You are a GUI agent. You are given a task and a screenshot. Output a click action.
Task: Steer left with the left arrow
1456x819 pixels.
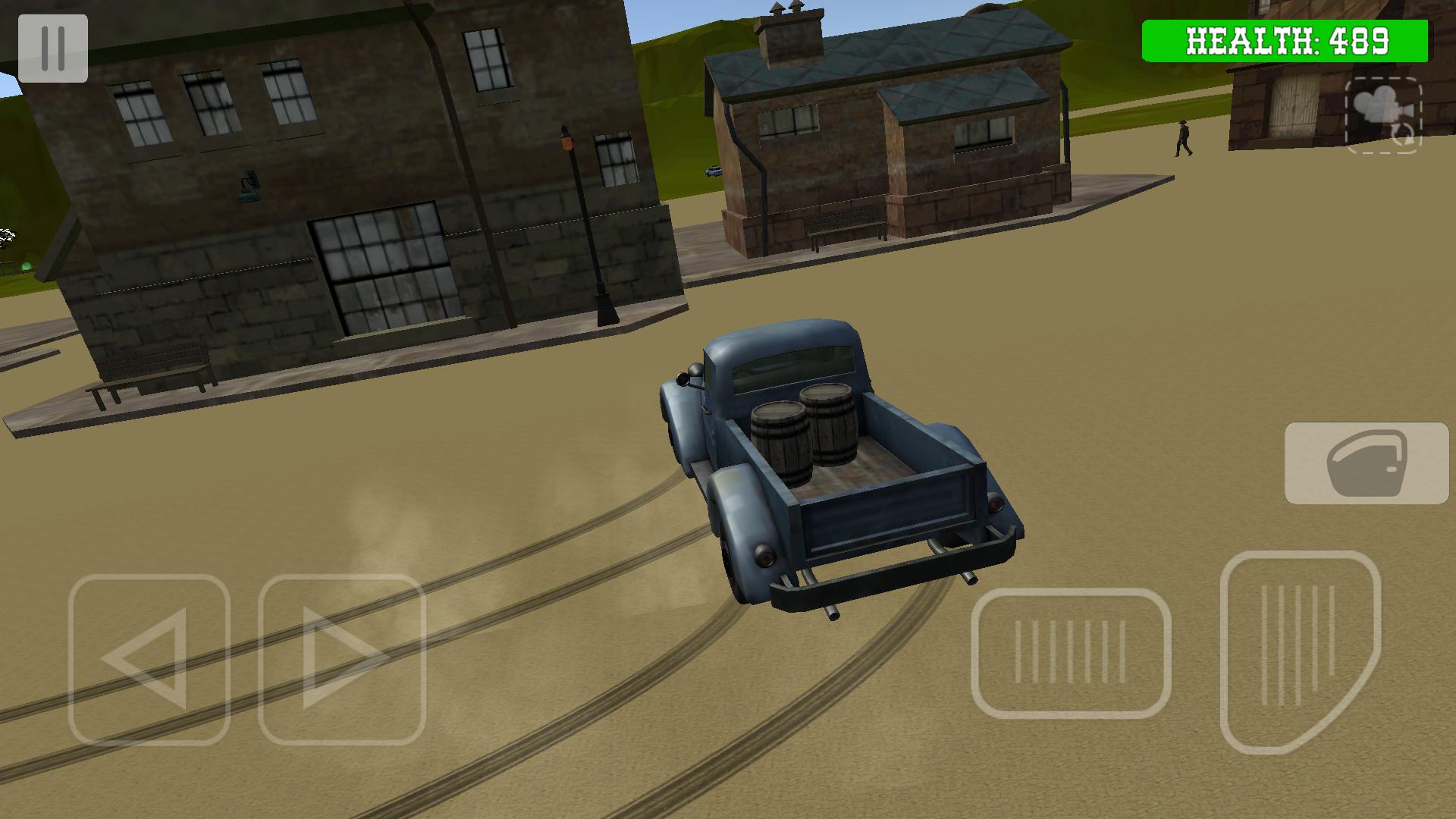point(149,659)
